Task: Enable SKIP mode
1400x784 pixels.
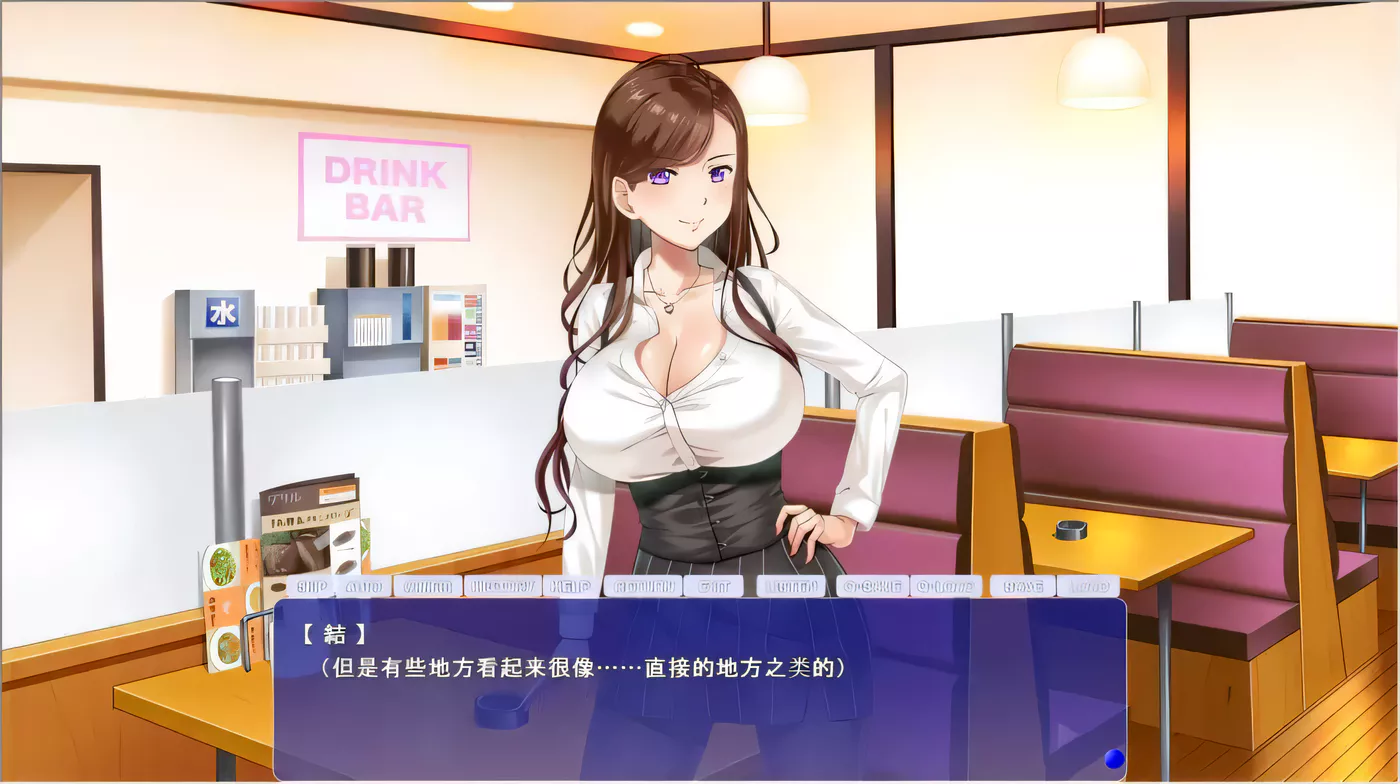Action: 311,586
